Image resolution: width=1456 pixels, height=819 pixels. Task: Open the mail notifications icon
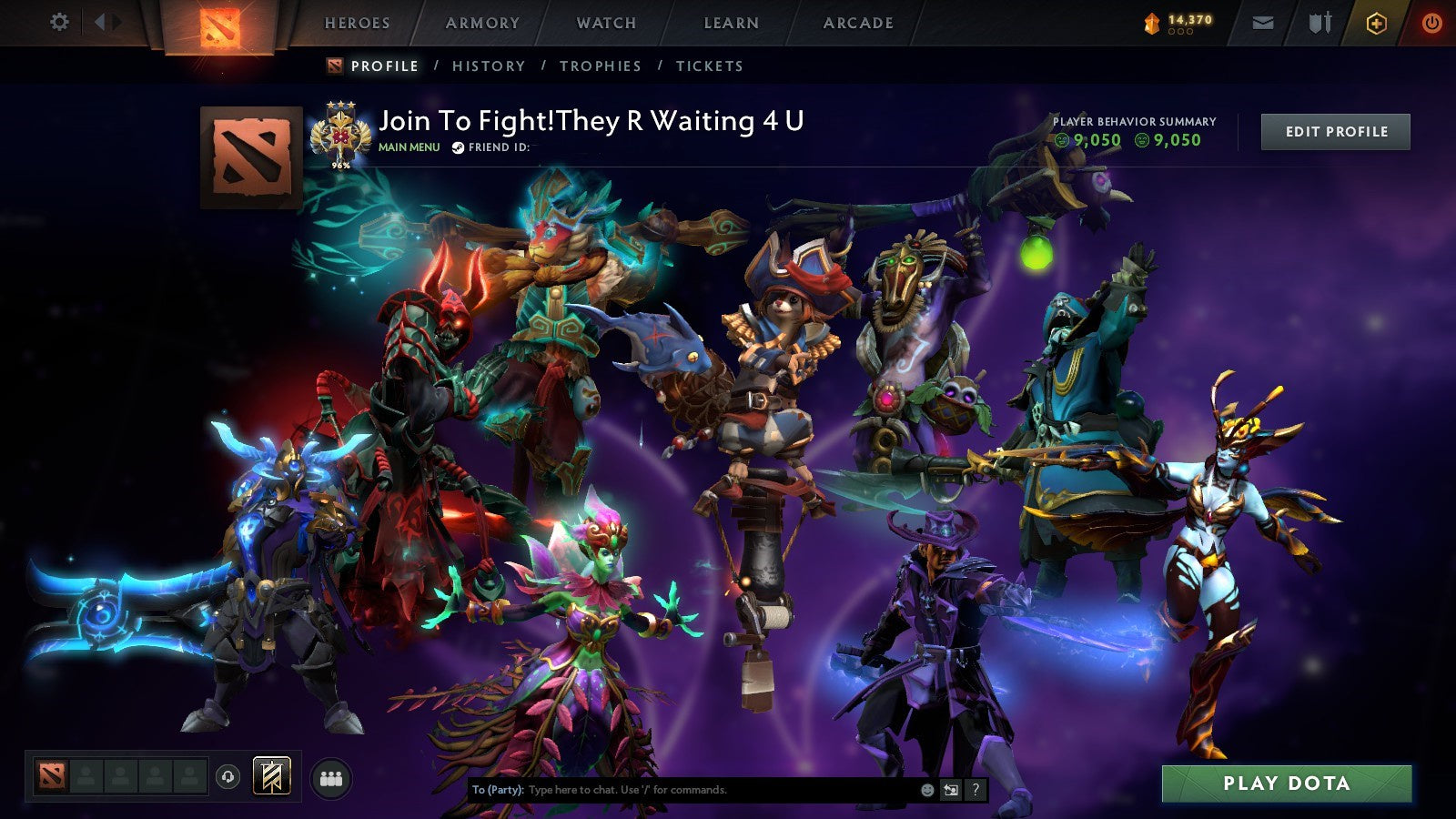coord(1263,22)
